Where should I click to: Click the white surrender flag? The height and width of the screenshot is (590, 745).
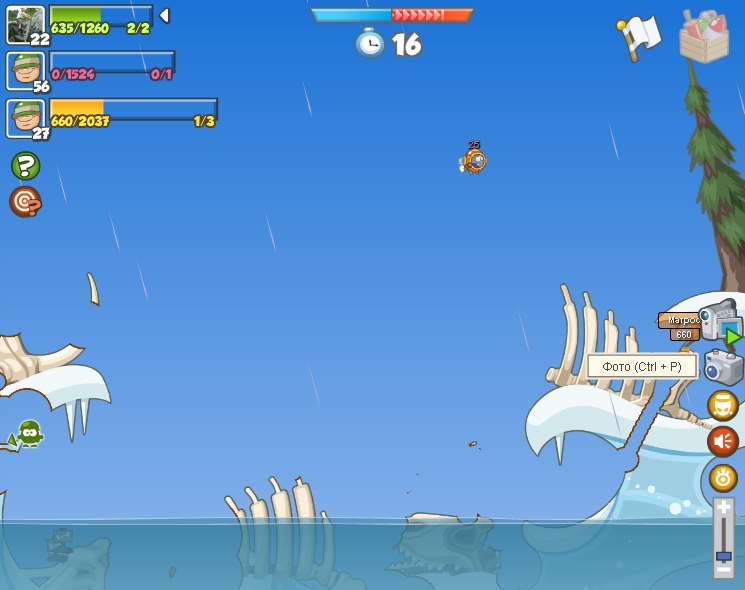point(639,36)
